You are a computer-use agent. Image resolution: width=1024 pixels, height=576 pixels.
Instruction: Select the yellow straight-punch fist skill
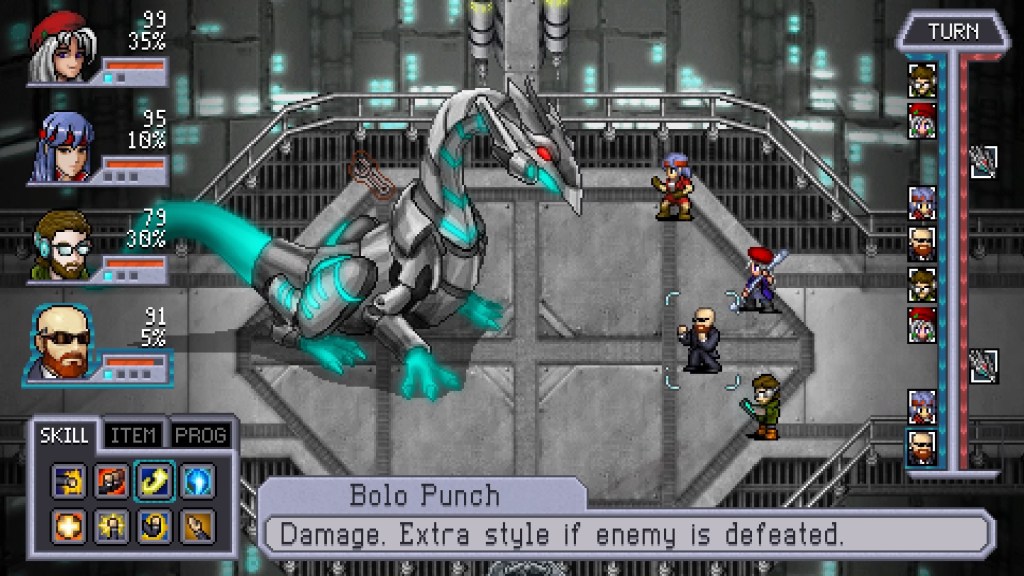[x=70, y=481]
